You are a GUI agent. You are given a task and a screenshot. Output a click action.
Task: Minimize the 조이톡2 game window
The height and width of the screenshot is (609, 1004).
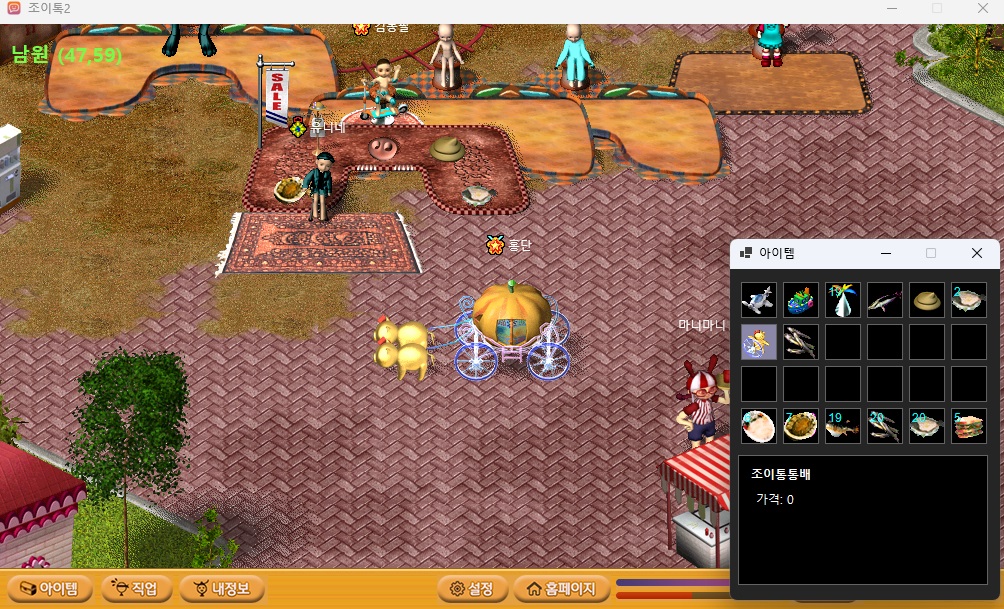891,8
